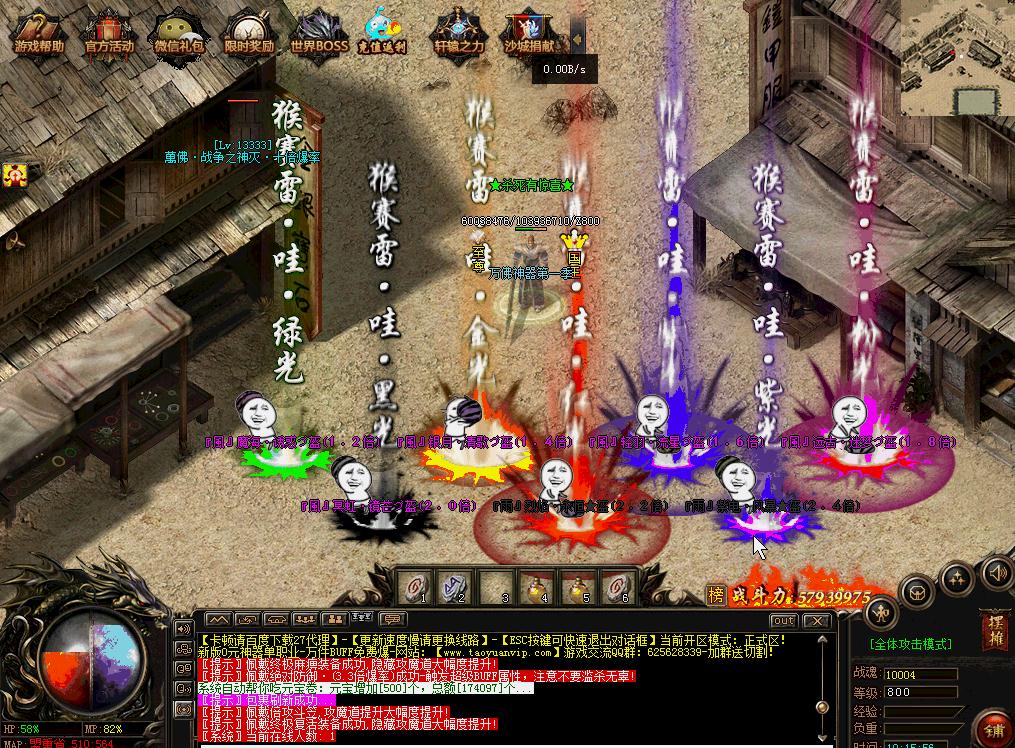This screenshot has width=1015, height=748.
Task: Open the 官方活动 official events icon
Action: point(109,33)
